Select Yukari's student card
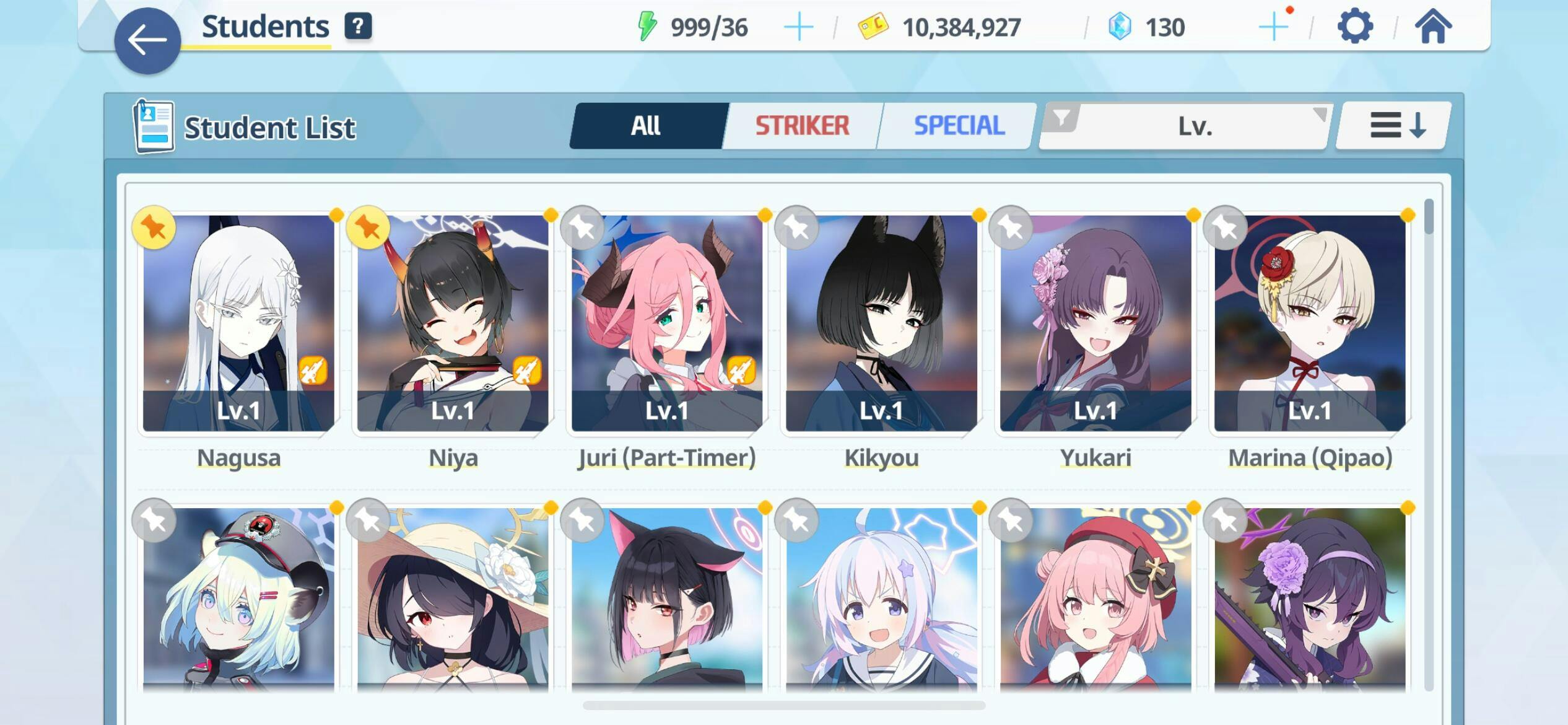 pyautogui.click(x=1095, y=323)
